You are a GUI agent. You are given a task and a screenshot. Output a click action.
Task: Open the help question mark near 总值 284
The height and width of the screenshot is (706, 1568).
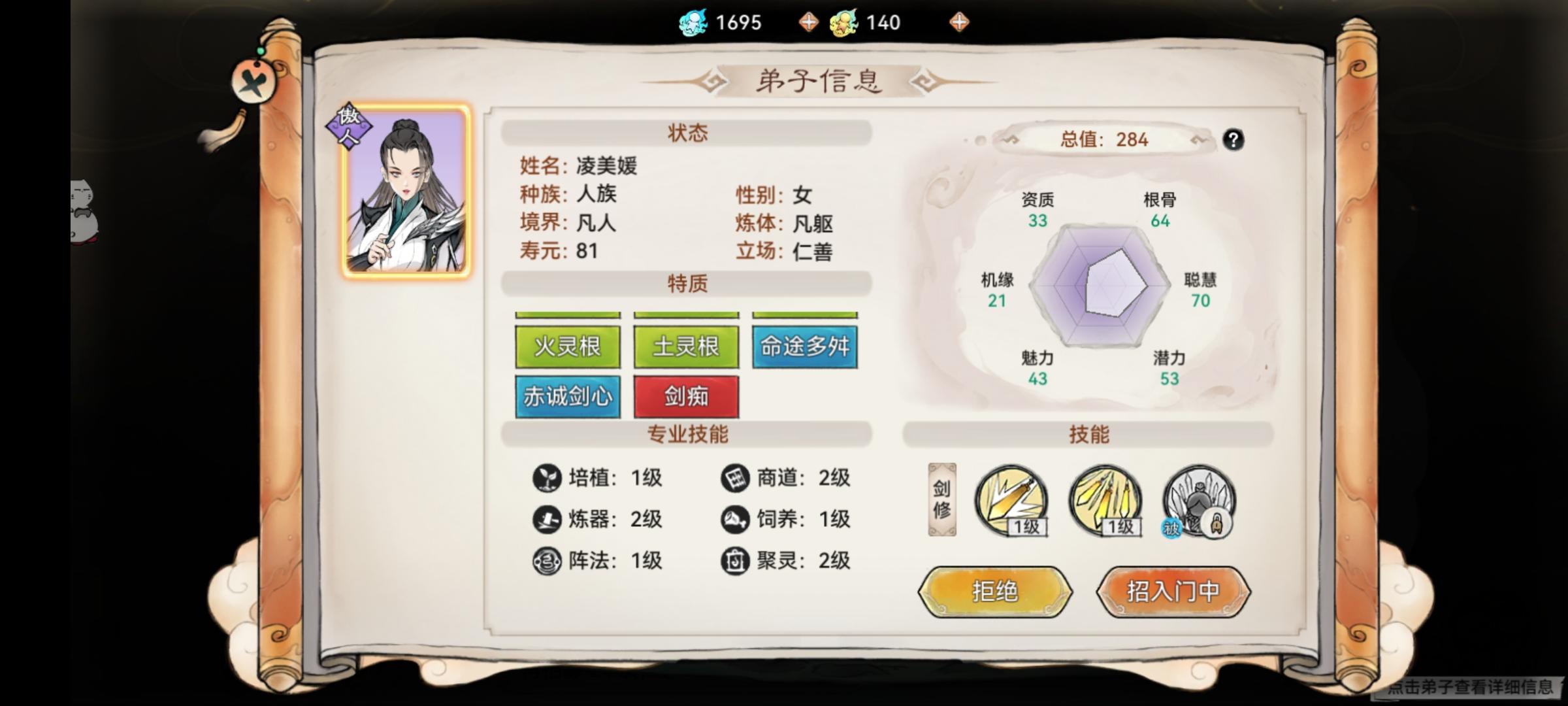pyautogui.click(x=1233, y=140)
